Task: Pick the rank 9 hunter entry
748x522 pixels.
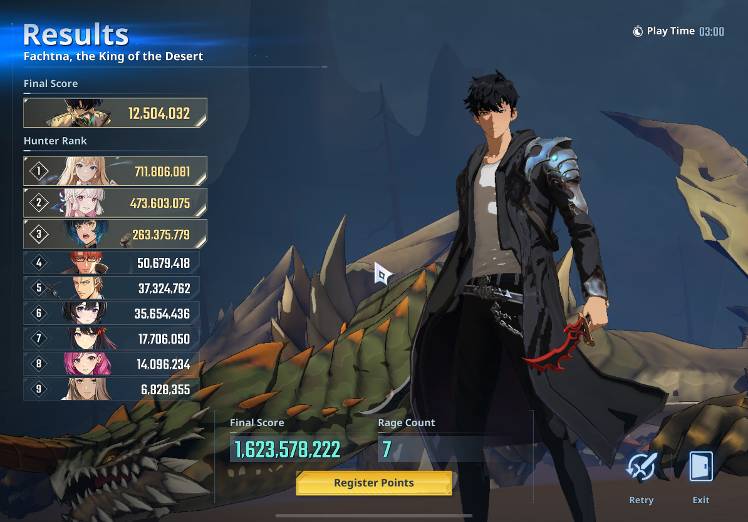Action: point(111,389)
